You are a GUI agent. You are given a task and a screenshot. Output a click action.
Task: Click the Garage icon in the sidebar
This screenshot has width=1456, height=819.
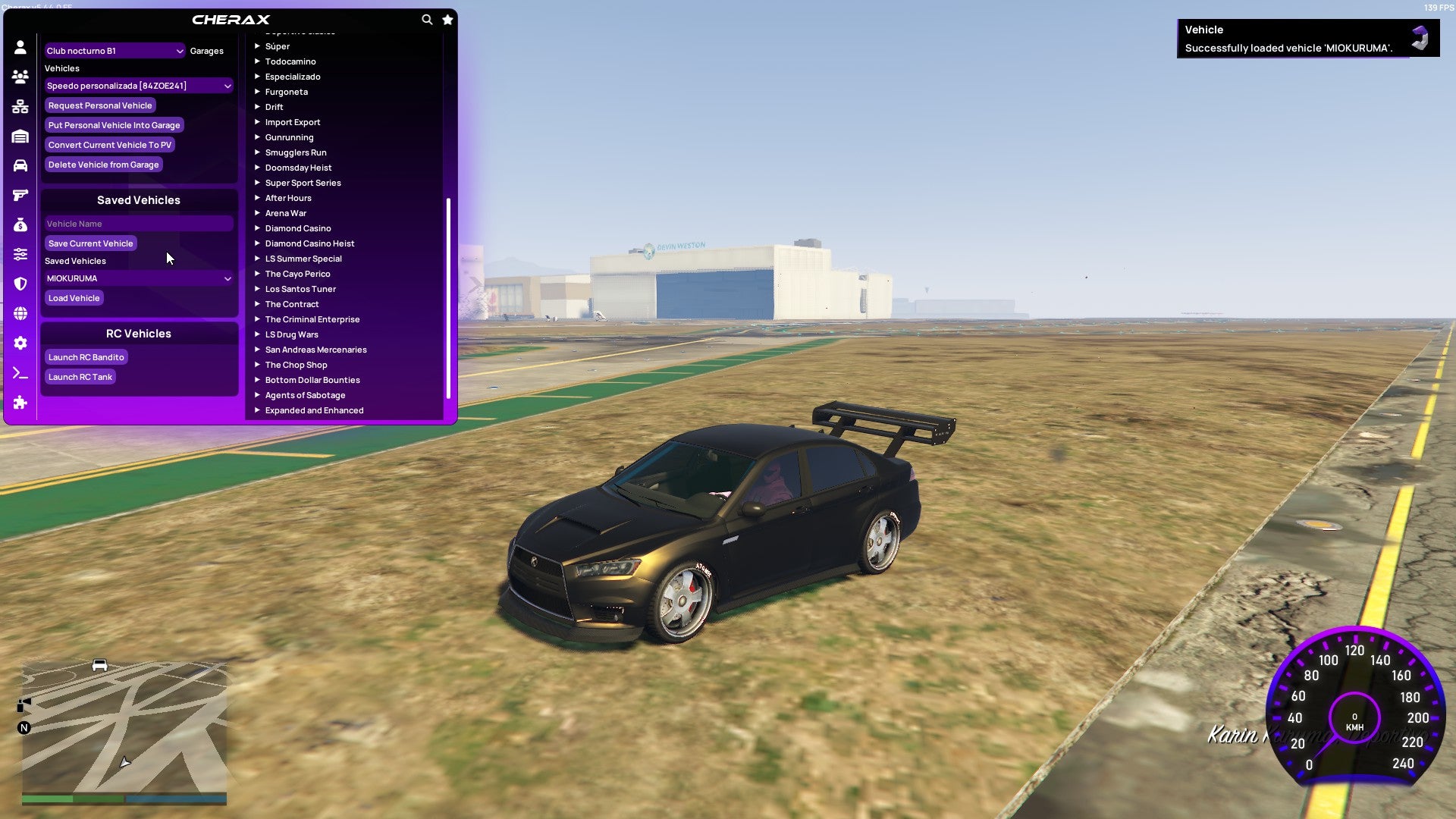(20, 136)
